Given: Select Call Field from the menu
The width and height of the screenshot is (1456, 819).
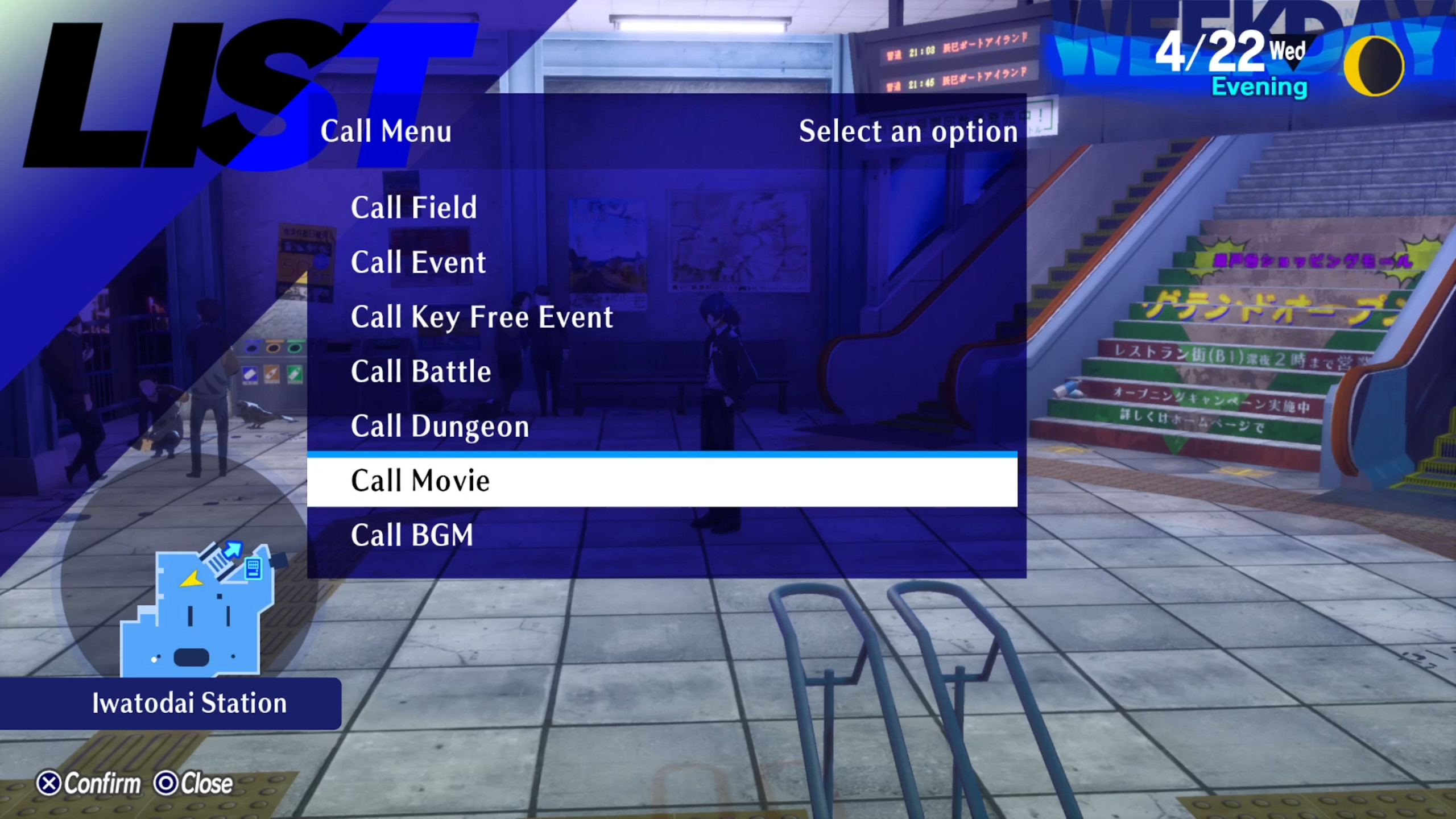Looking at the screenshot, I should [x=413, y=209].
